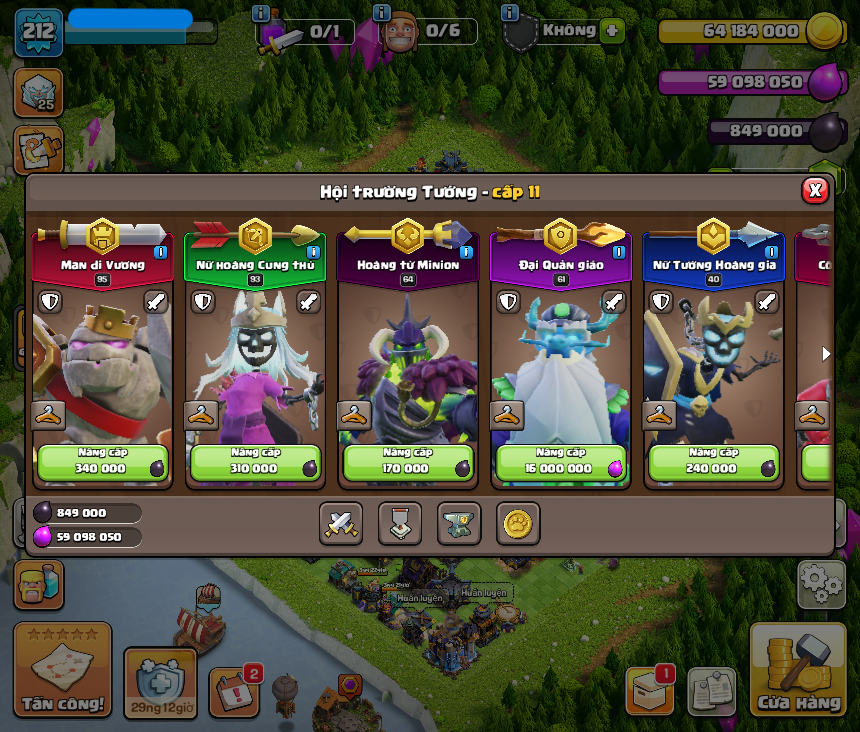Image resolution: width=860 pixels, height=732 pixels.
Task: Close the Hero Hall window
Action: coord(815,190)
